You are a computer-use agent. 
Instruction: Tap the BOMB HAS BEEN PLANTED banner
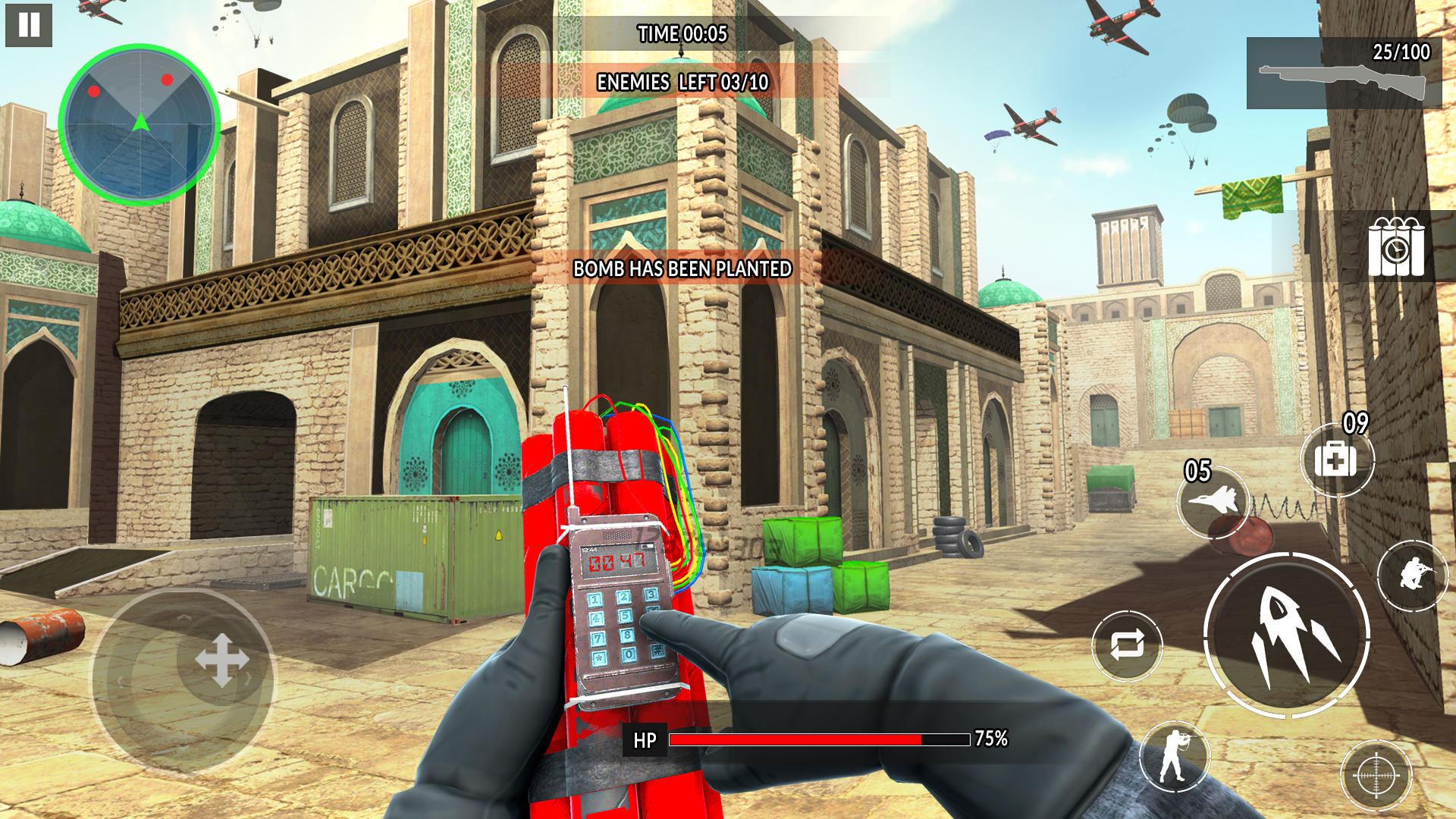click(x=681, y=267)
